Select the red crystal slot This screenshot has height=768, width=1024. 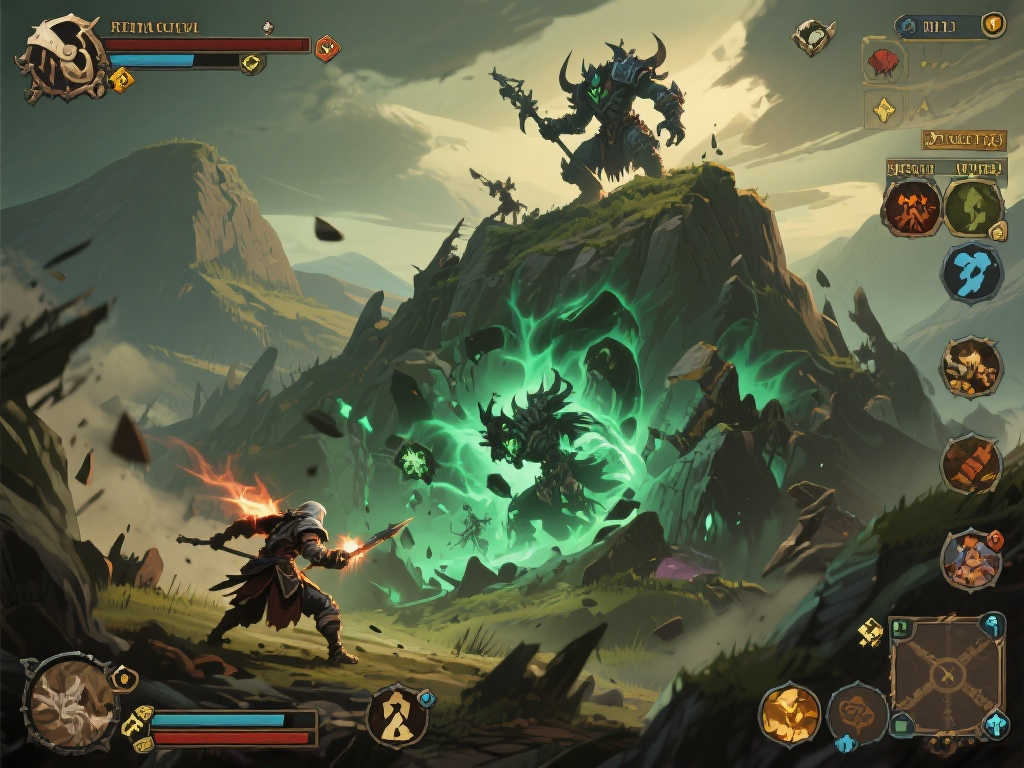(883, 63)
